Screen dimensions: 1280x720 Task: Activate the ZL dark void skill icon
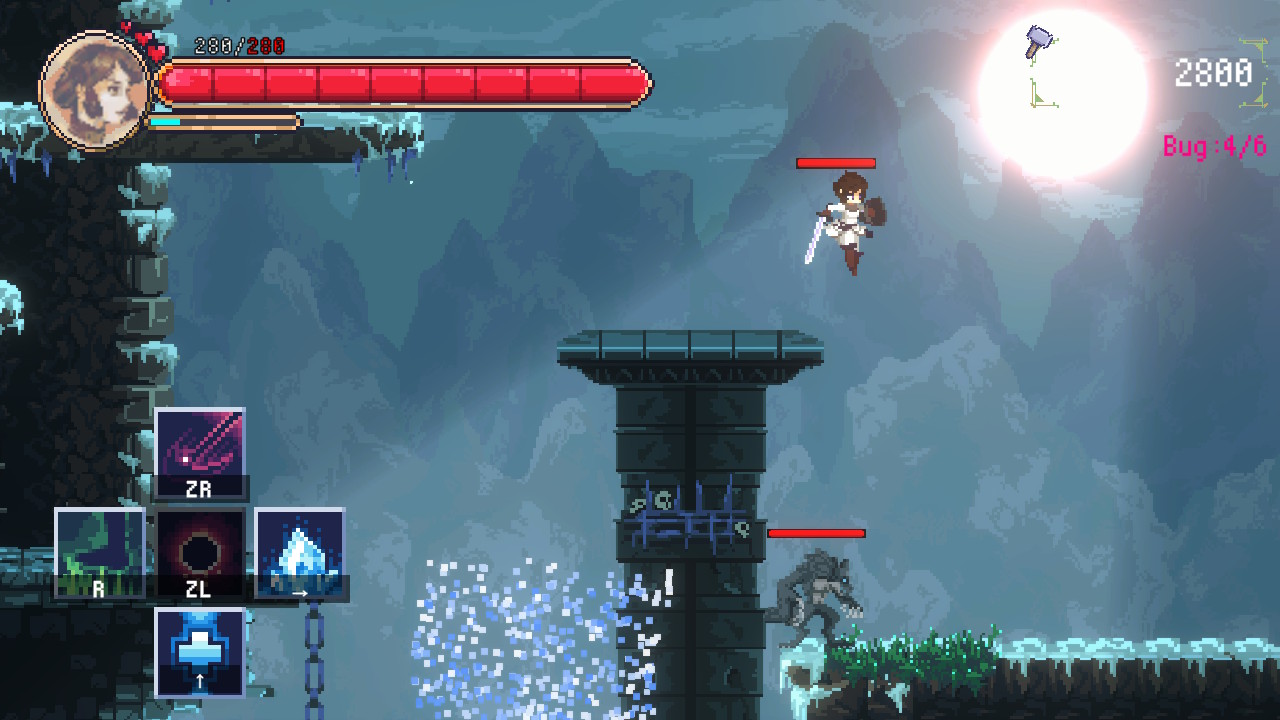pos(200,546)
